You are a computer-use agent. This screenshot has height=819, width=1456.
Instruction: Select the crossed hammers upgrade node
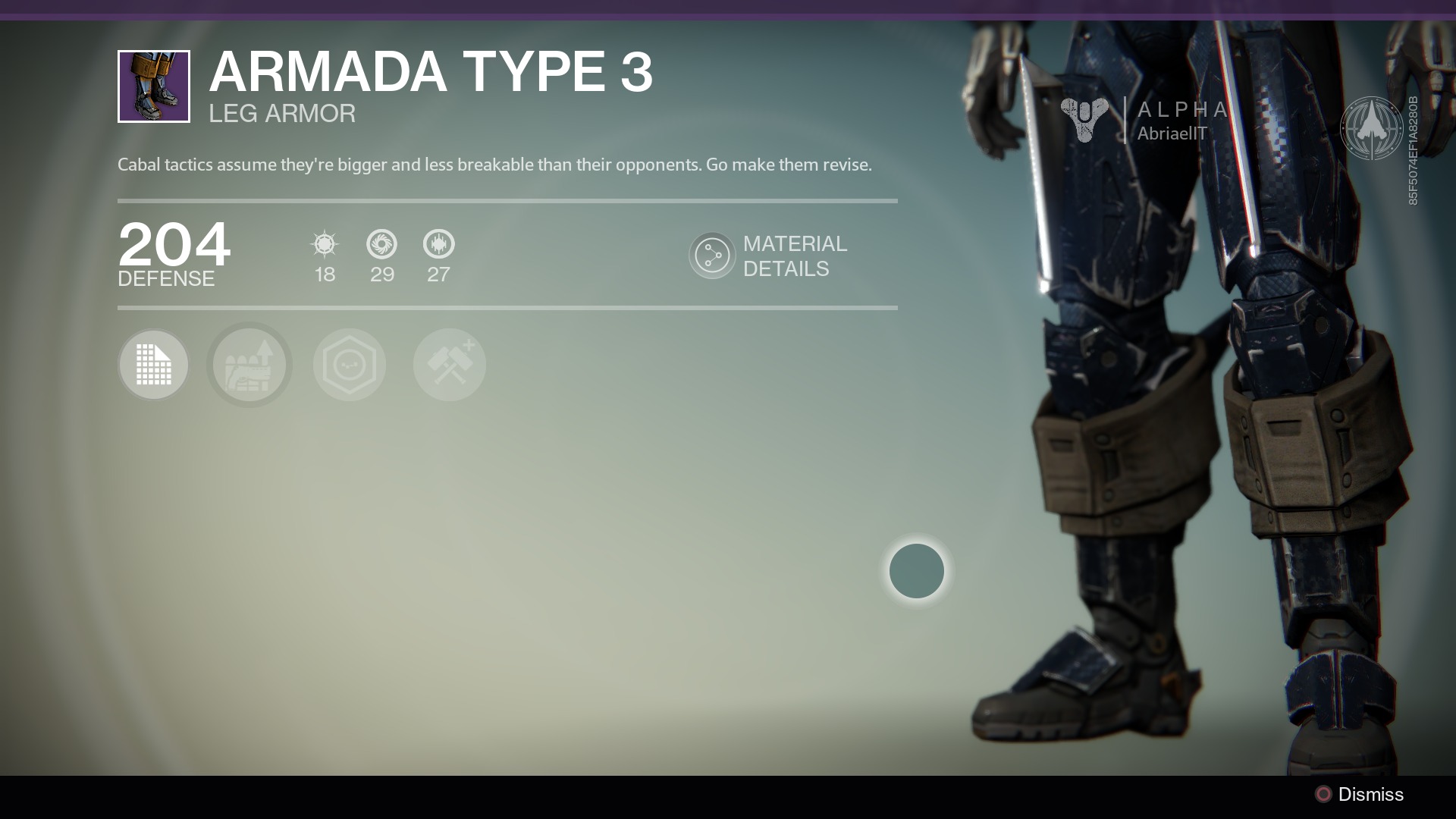point(450,365)
